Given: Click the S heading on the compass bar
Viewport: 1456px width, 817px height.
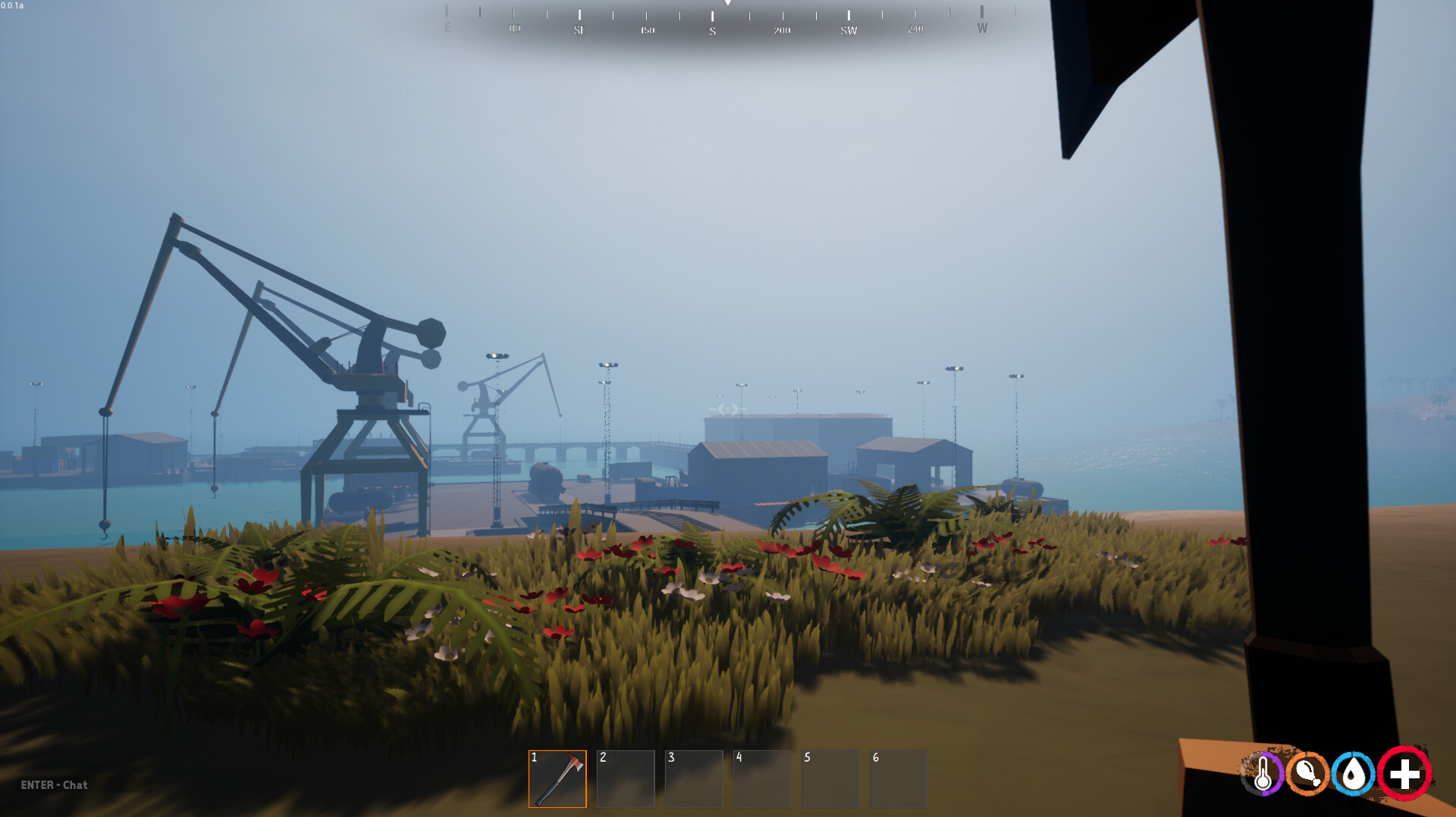Looking at the screenshot, I should tap(713, 29).
